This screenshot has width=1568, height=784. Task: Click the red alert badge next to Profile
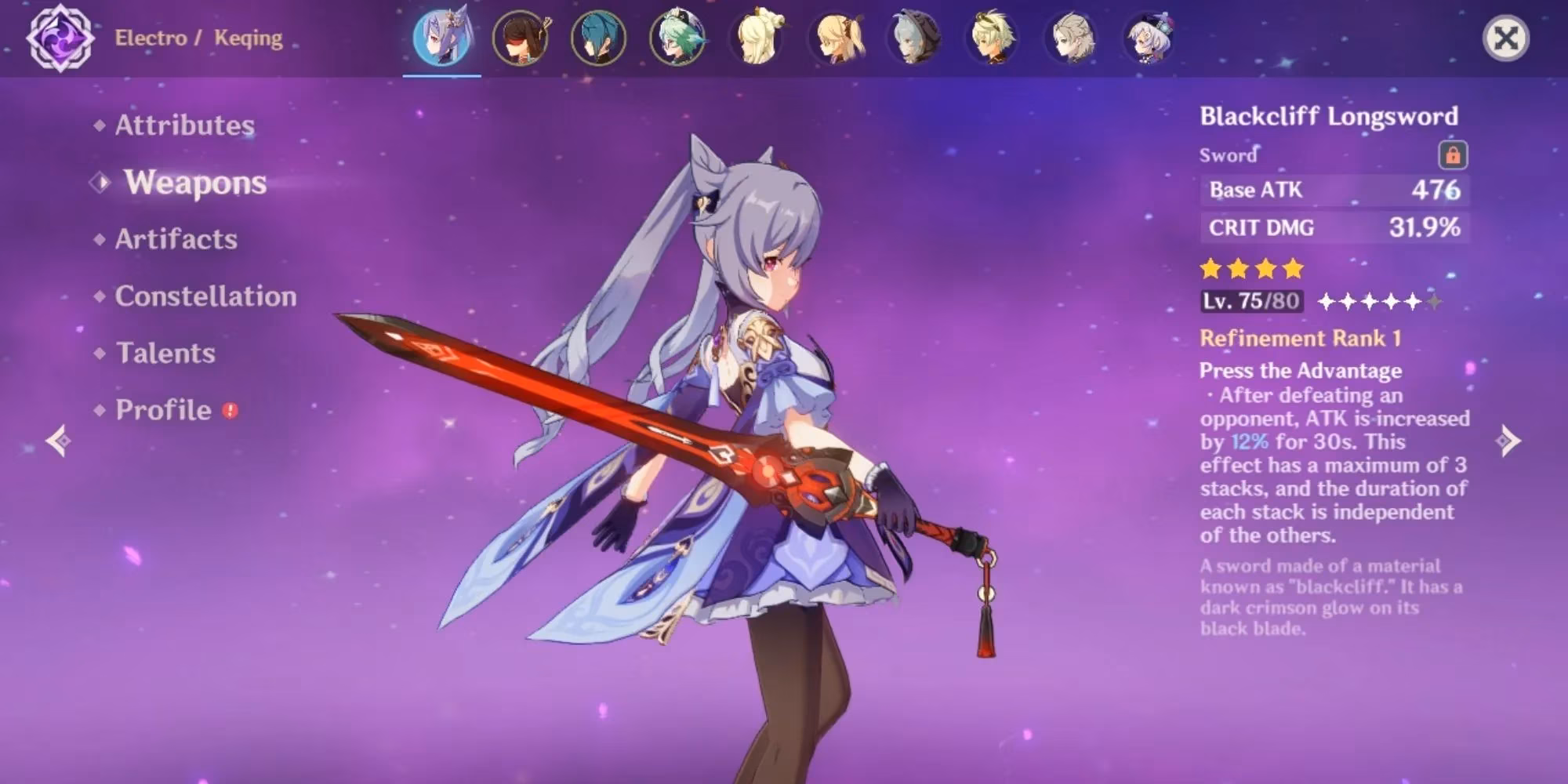[230, 409]
